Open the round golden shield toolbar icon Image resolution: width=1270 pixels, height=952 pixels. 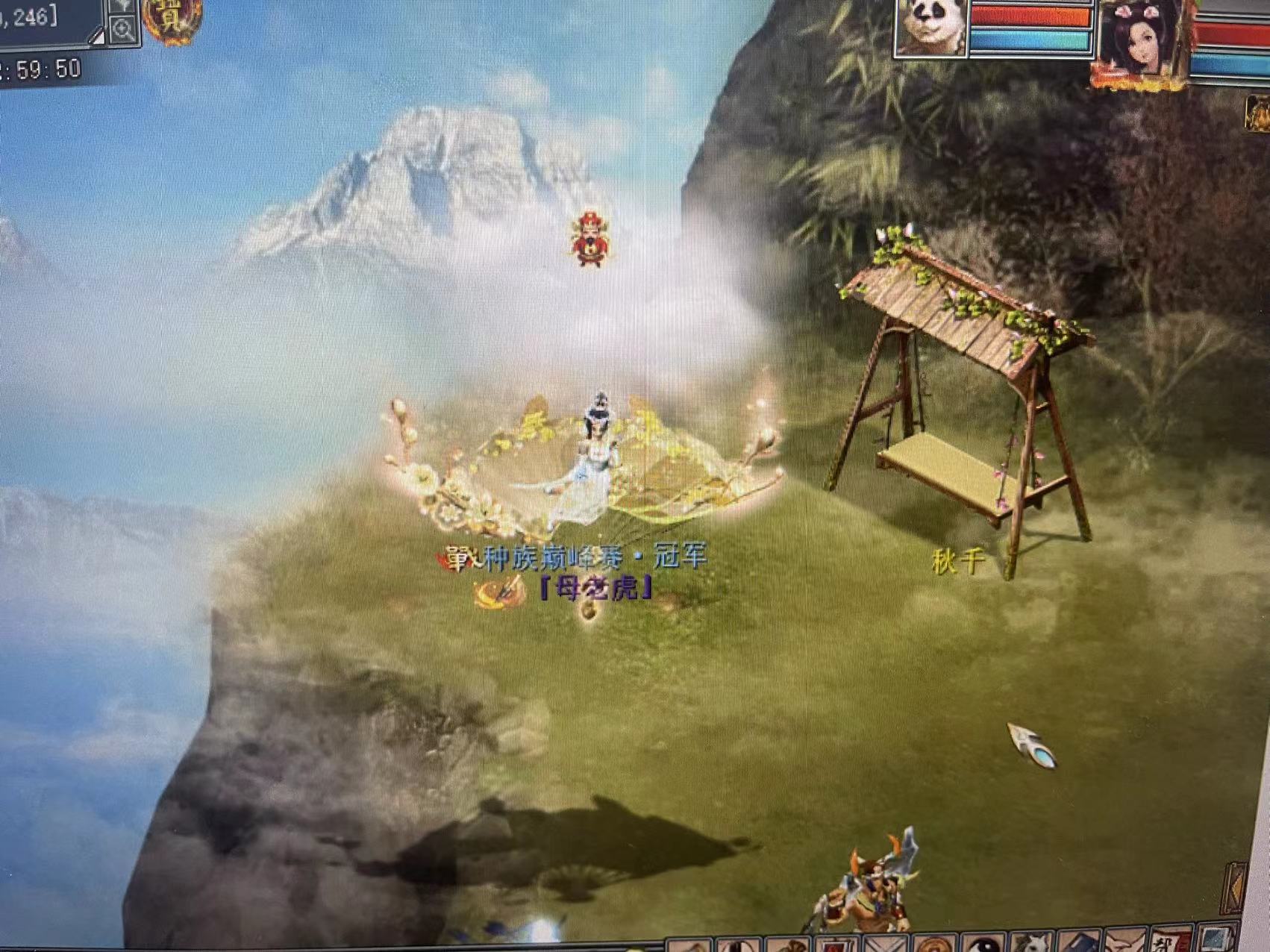click(935, 945)
